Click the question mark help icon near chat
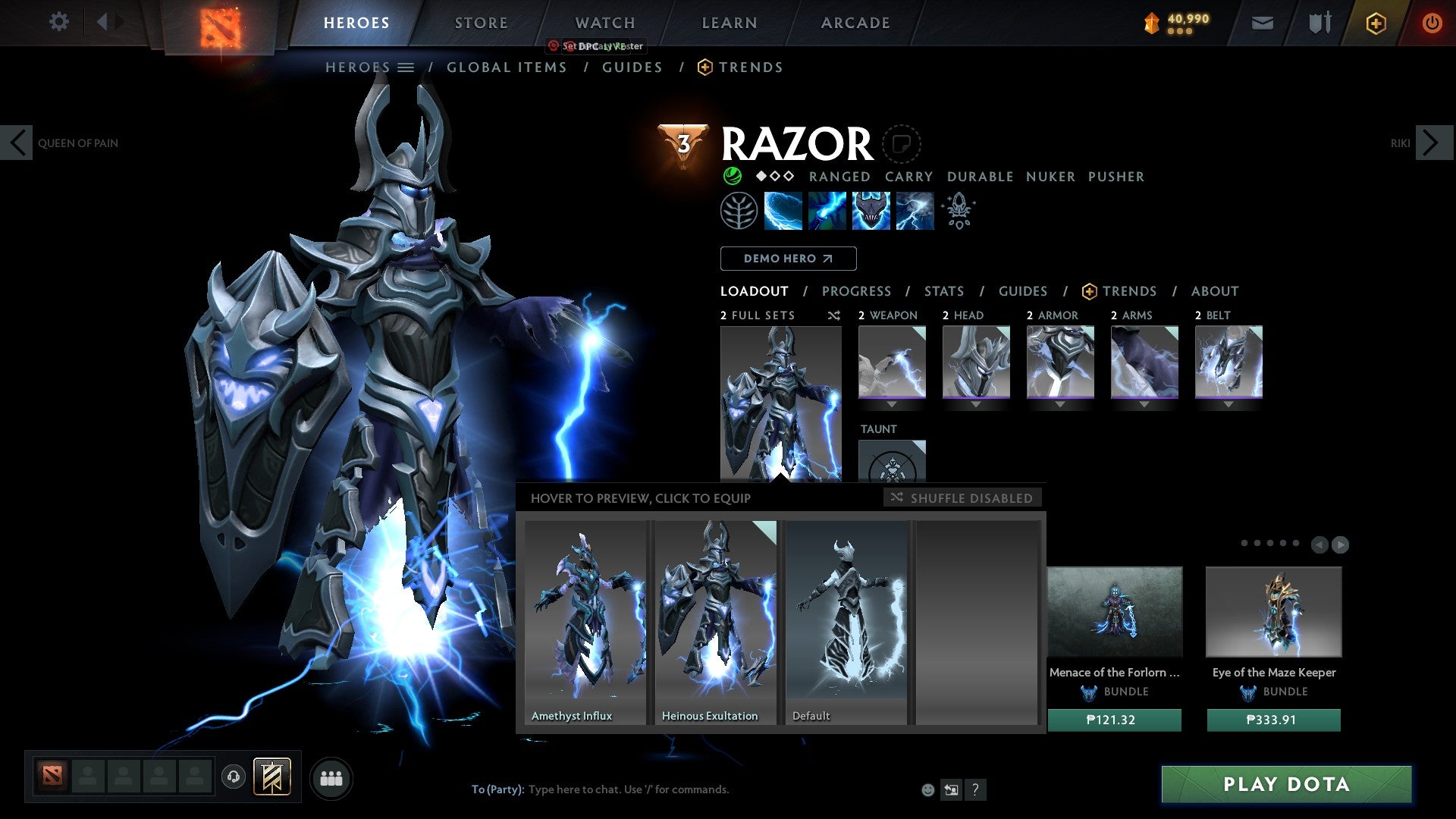 point(975,789)
